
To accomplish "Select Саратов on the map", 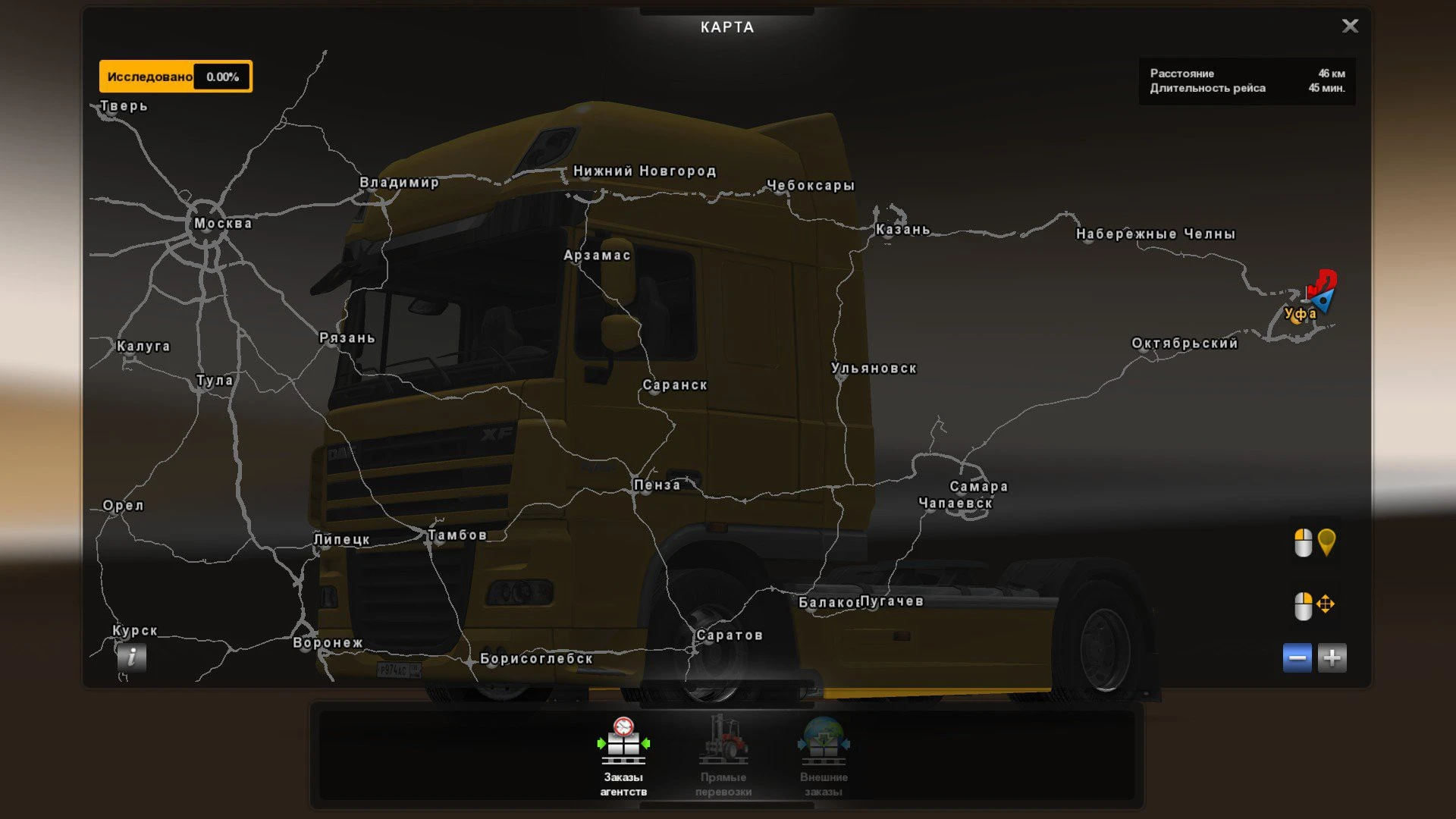I will [730, 635].
